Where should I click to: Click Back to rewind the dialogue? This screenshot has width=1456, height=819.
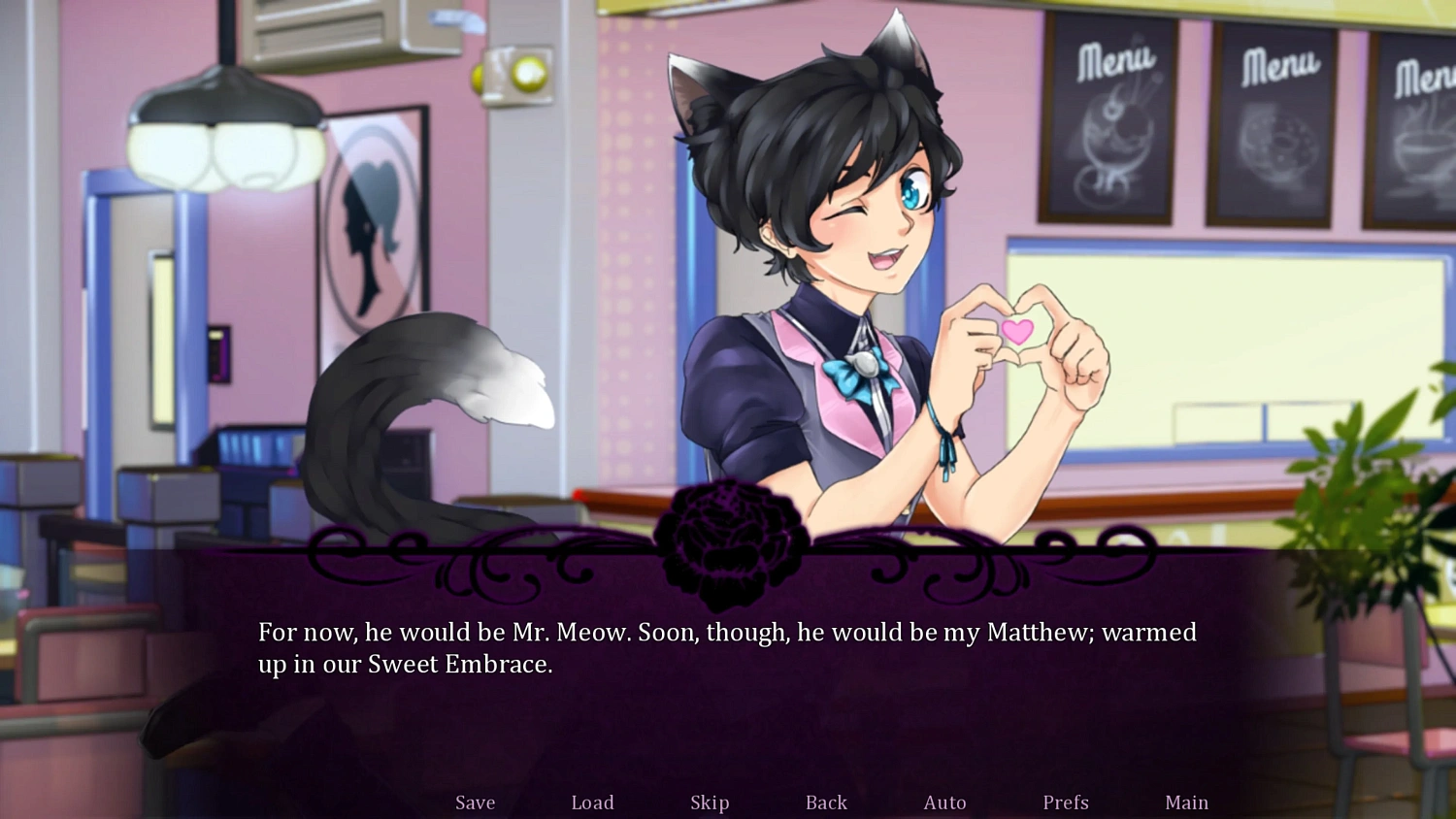tap(825, 803)
